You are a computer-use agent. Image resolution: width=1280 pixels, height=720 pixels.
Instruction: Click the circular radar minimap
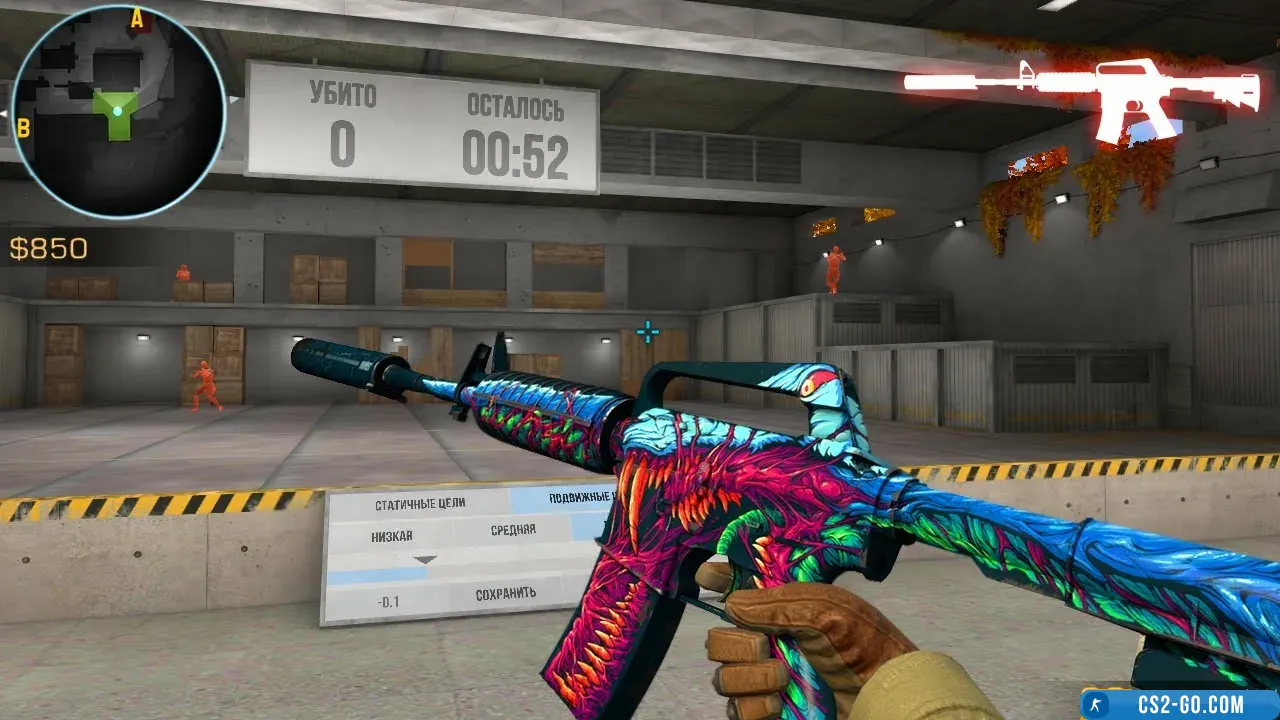(118, 110)
